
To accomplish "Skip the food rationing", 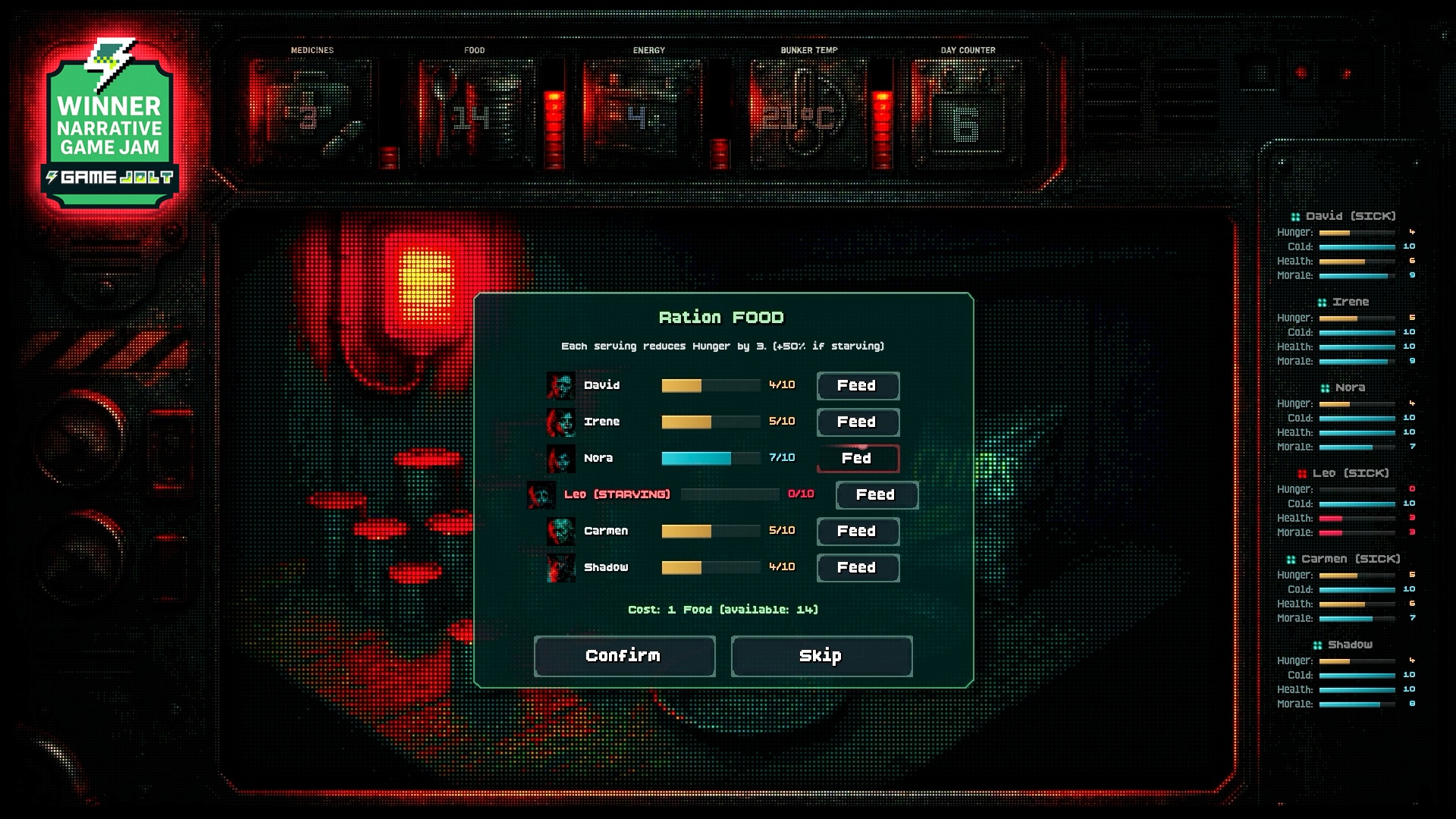I will pyautogui.click(x=821, y=656).
